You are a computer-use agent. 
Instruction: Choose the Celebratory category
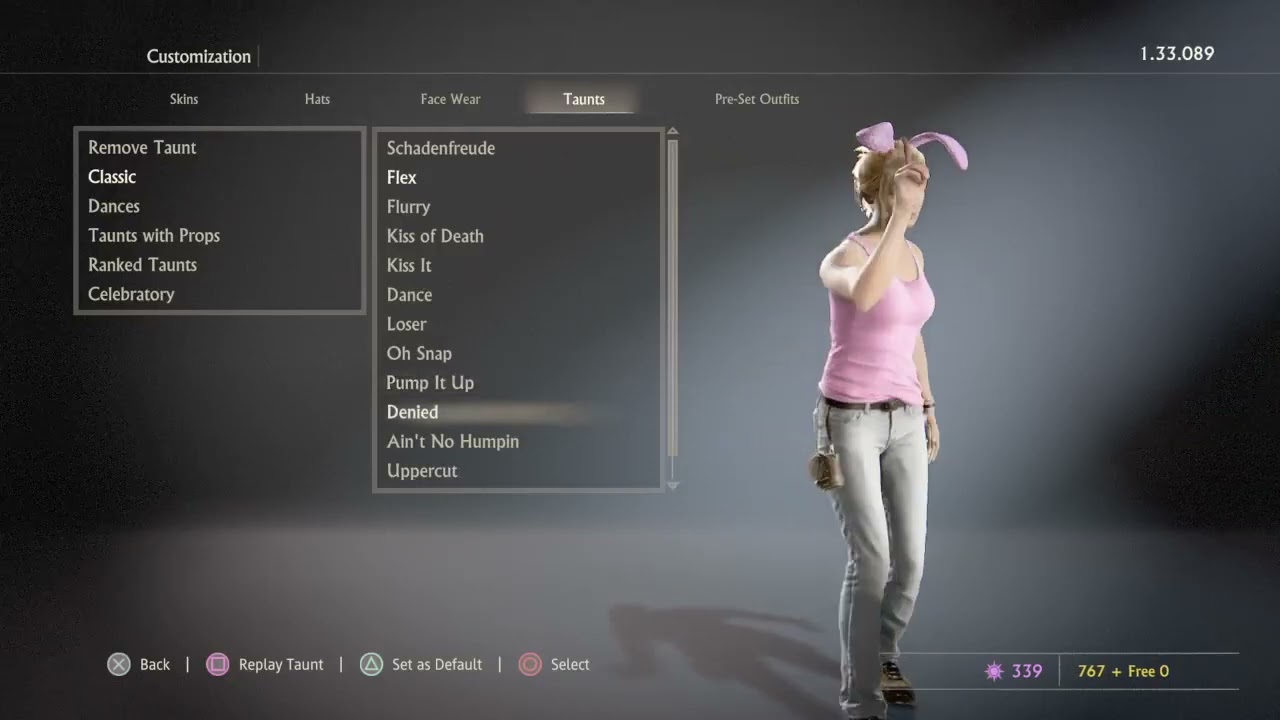[131, 294]
